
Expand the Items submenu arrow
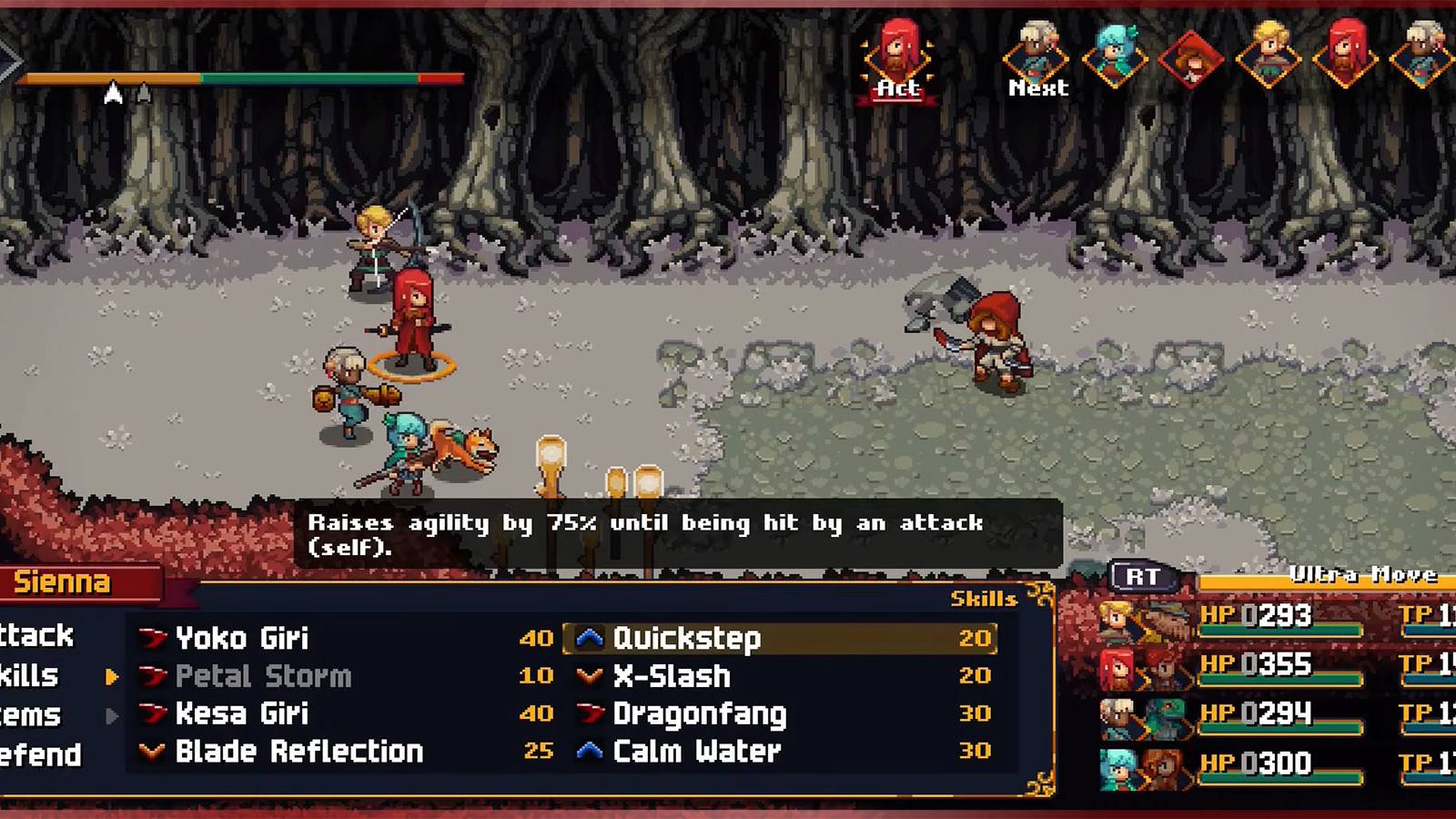[113, 715]
